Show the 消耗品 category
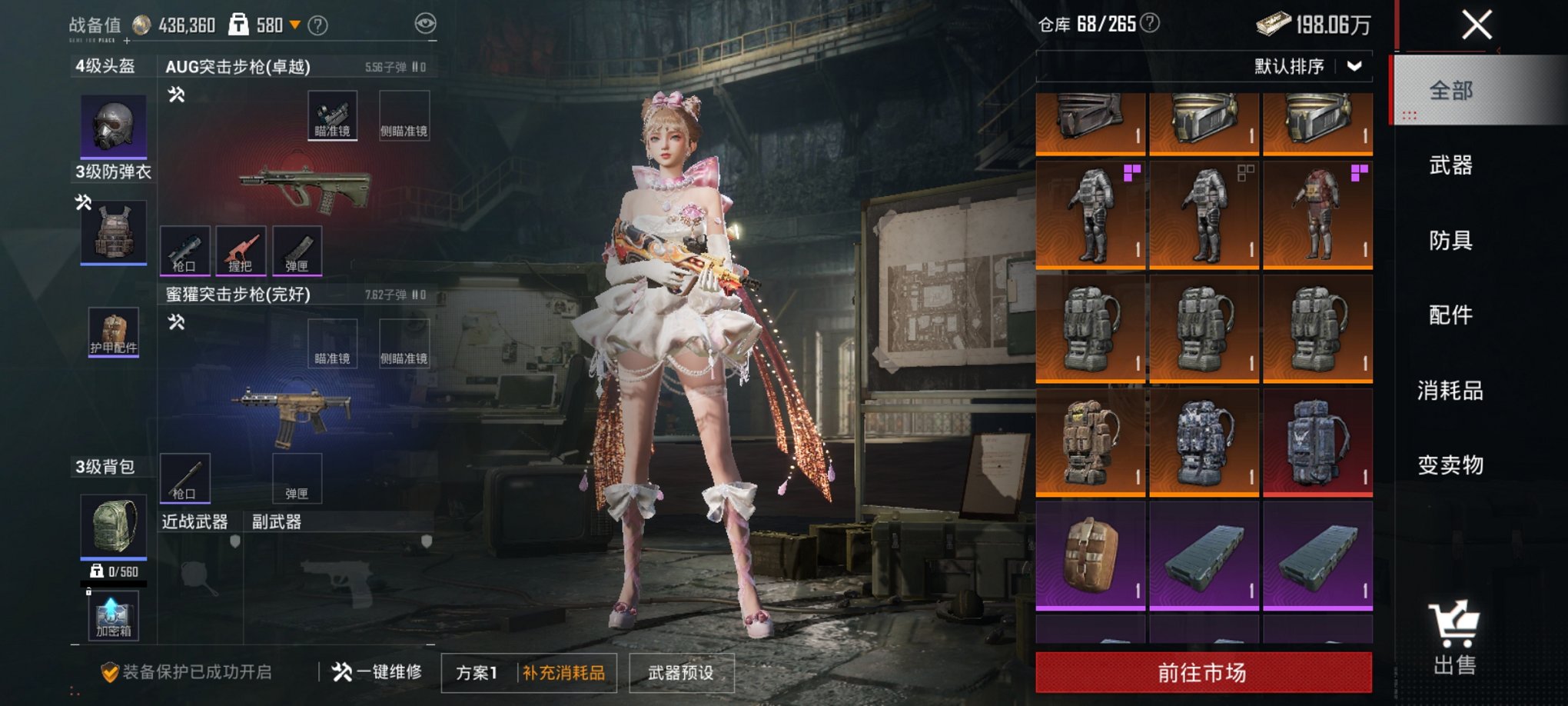Screen dimensions: 1568x706 tap(1450, 391)
